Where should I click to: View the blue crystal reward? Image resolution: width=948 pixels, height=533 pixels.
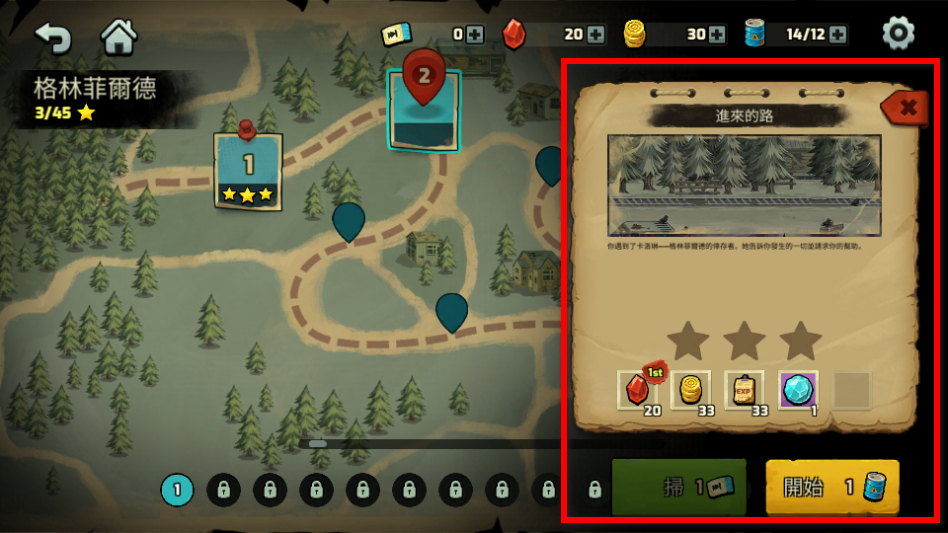[798, 390]
